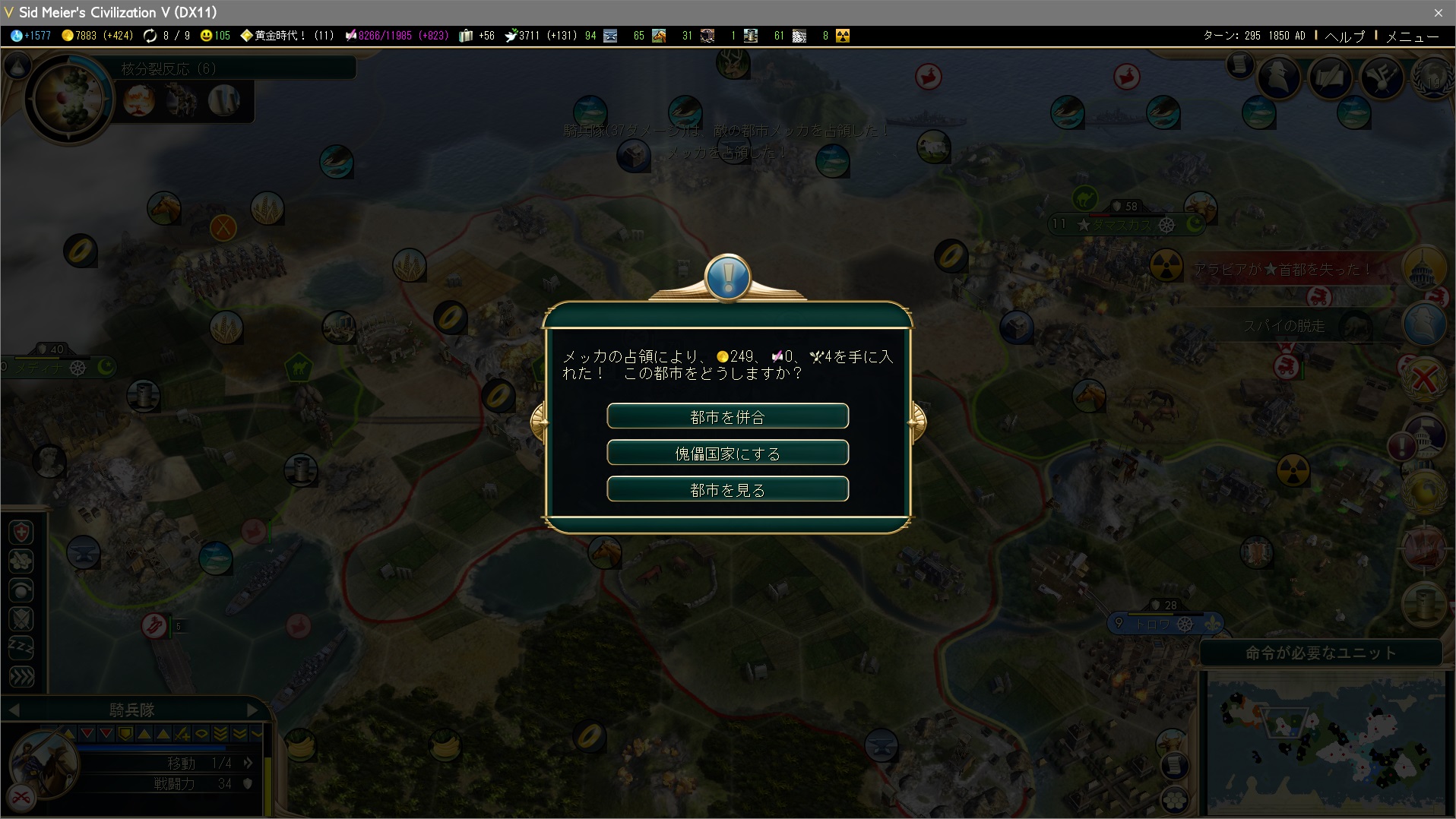Click the minimap in the corner

(1325, 742)
